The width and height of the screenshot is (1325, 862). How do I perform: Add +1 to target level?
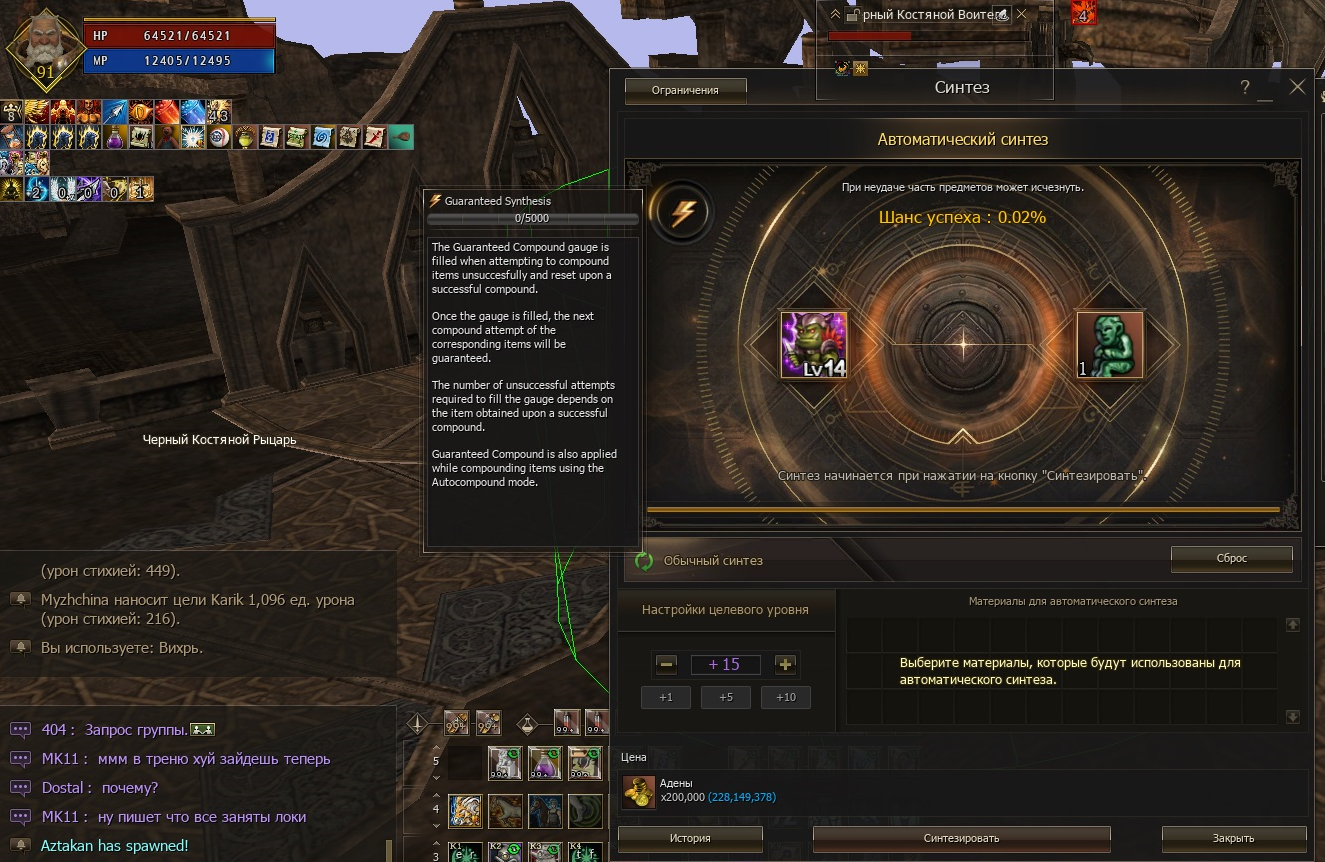pyautogui.click(x=666, y=697)
